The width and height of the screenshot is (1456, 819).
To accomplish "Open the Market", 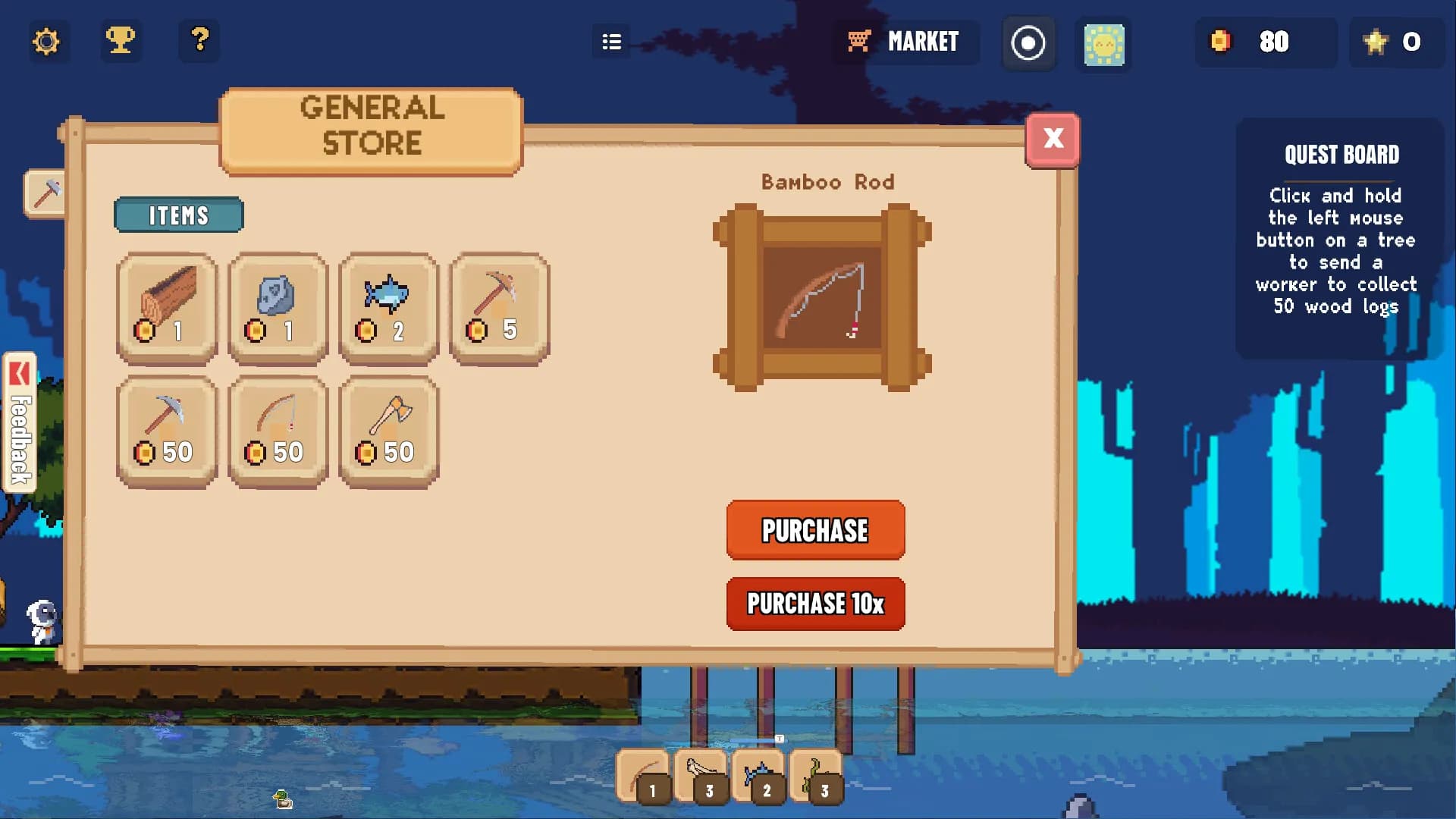I will 906,42.
